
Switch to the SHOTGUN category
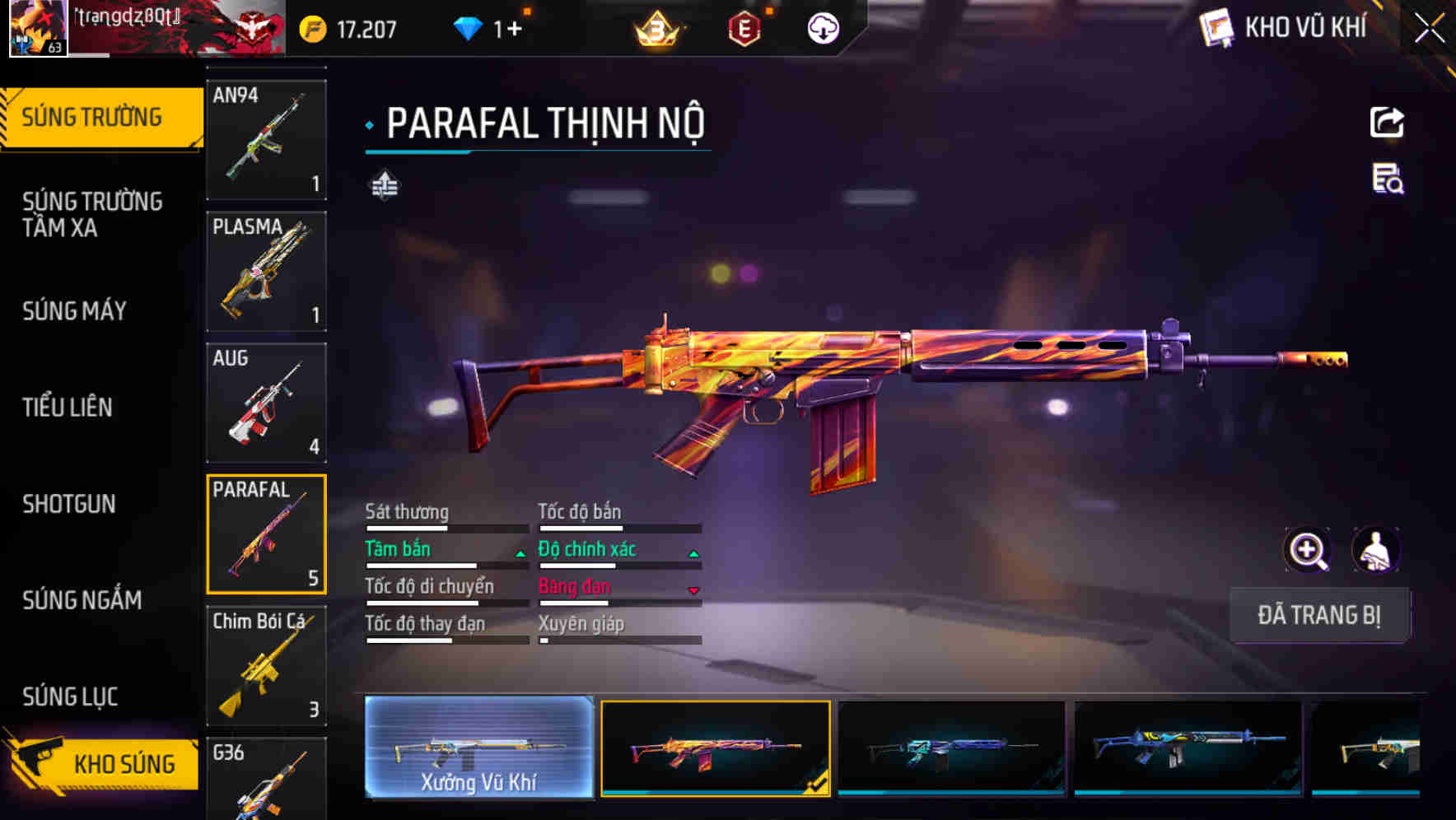69,504
